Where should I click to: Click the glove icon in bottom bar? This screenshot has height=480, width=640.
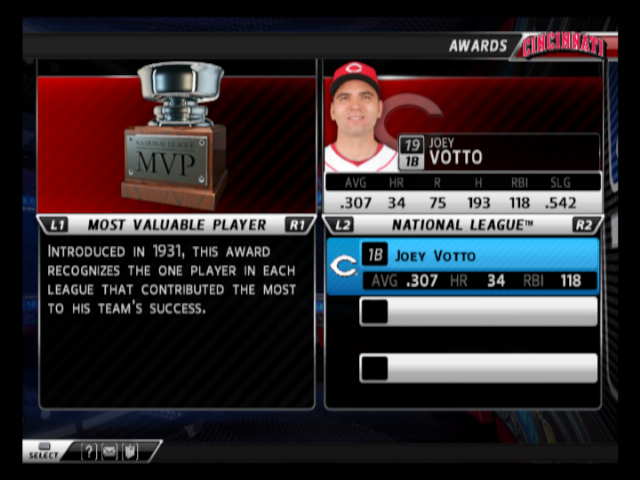tap(129, 452)
